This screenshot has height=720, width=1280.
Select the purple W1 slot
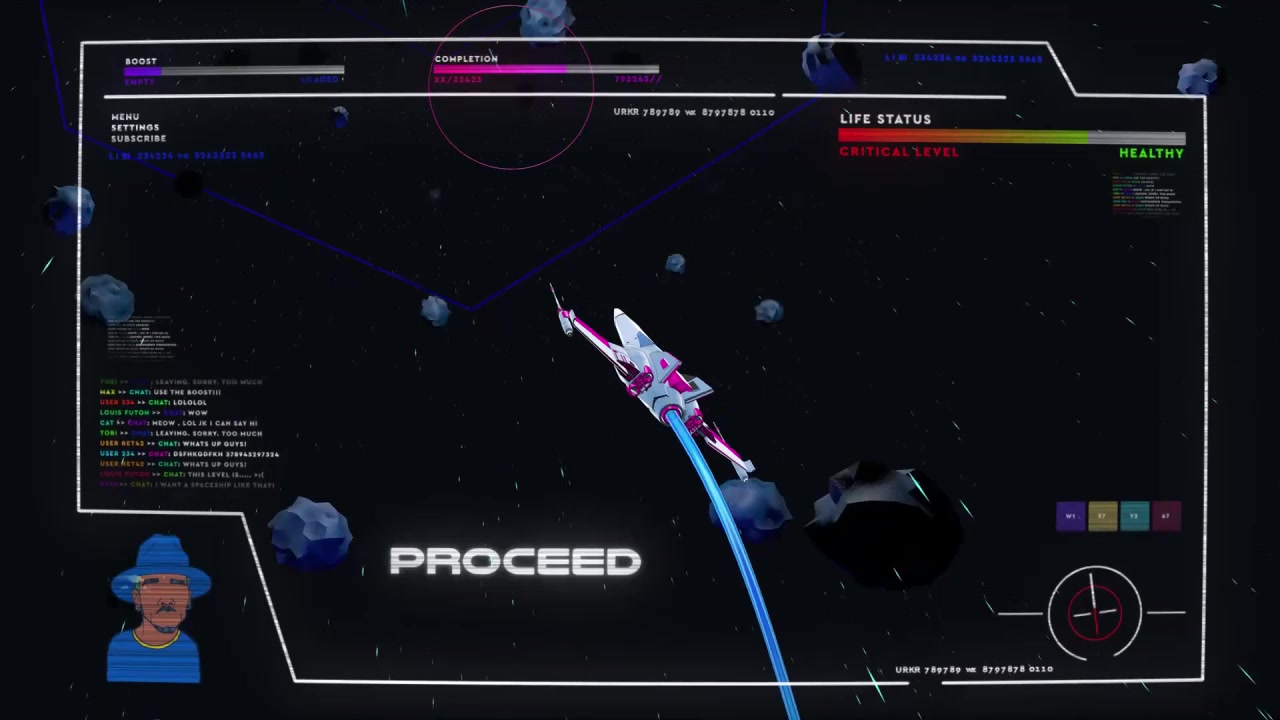1070,516
